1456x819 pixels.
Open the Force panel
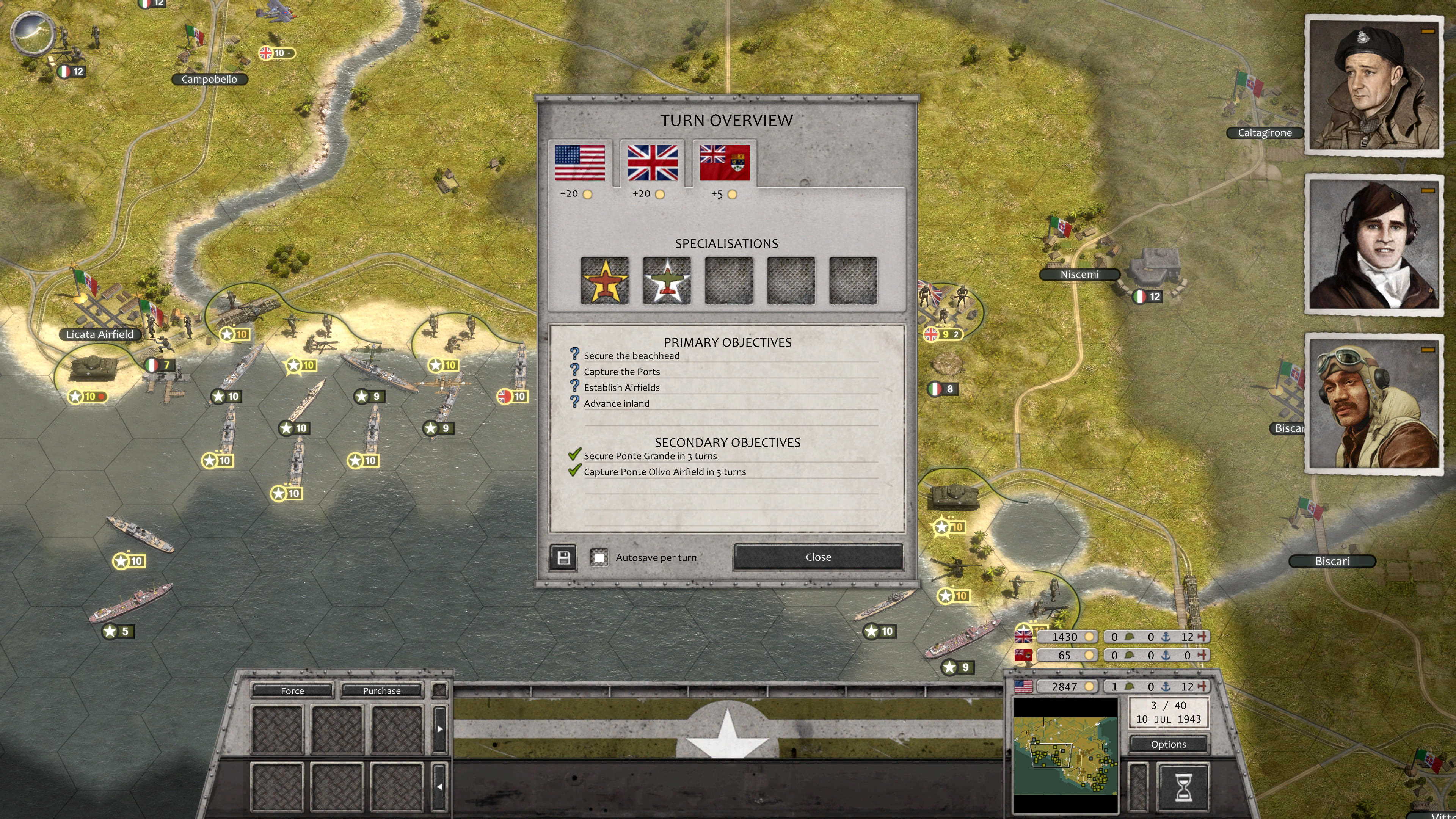point(292,691)
